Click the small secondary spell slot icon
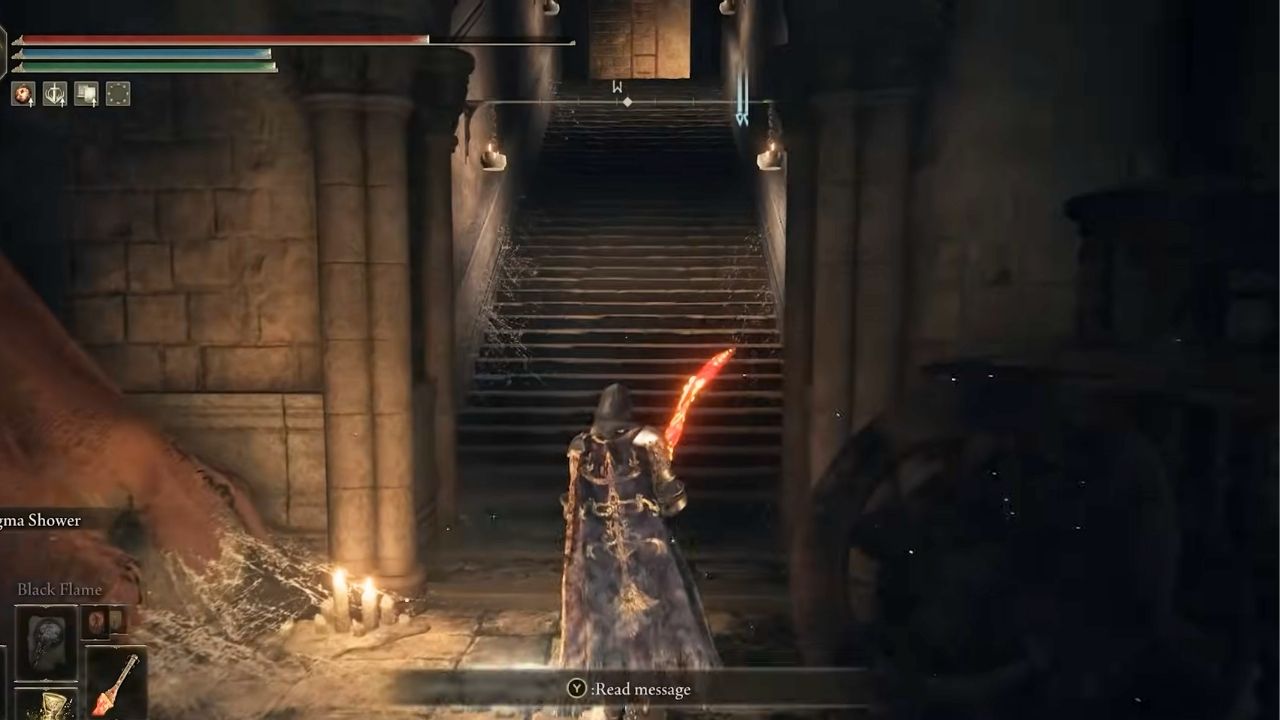This screenshot has height=720, width=1280. [96, 623]
